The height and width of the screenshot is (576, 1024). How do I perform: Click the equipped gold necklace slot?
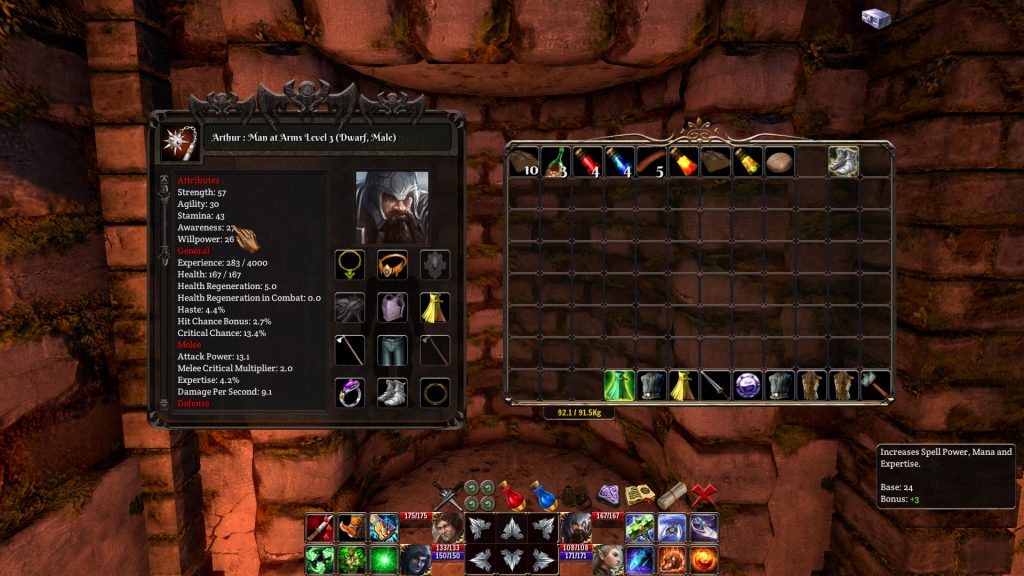point(349,265)
